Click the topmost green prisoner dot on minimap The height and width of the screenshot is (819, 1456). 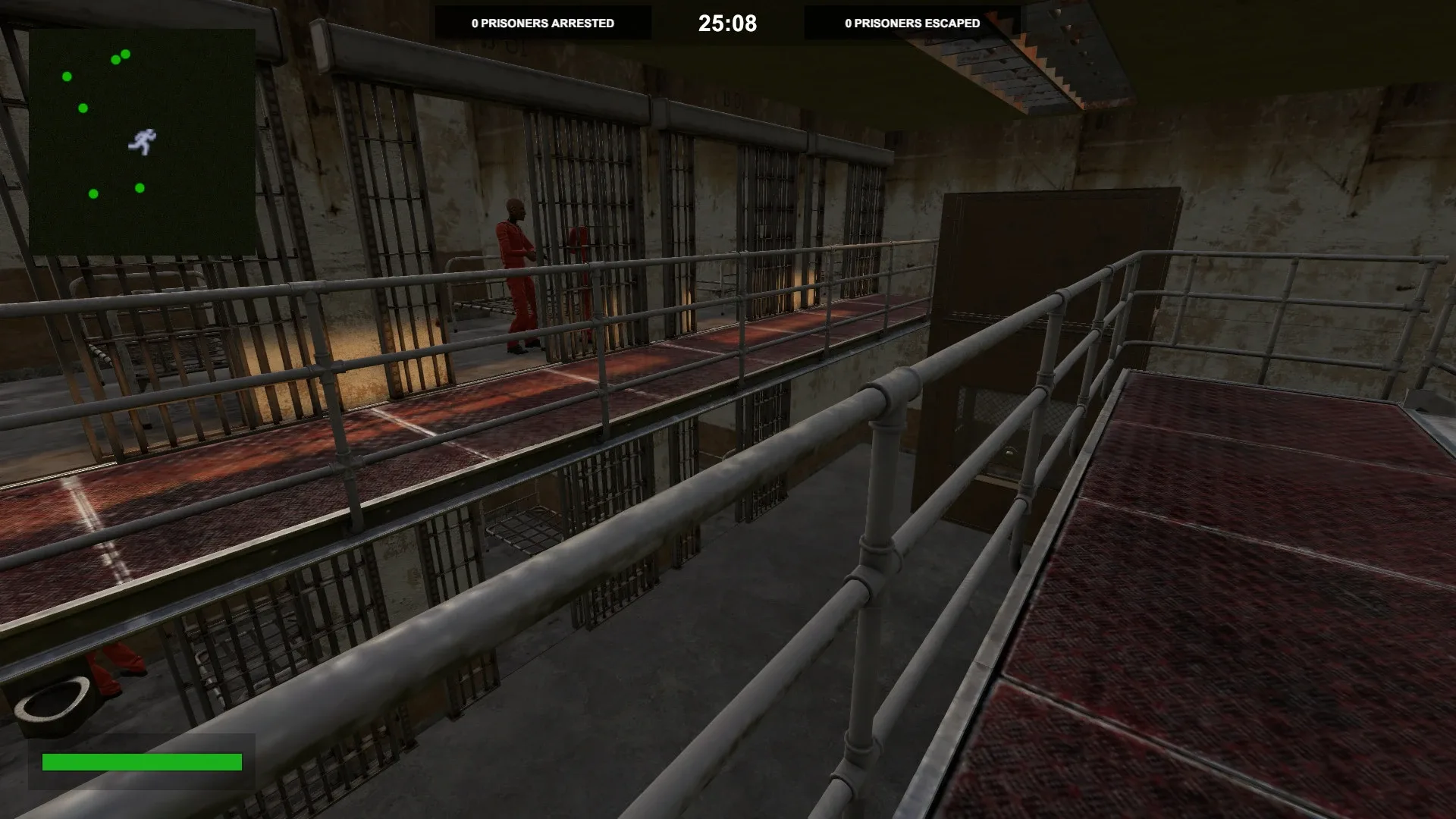[x=125, y=55]
